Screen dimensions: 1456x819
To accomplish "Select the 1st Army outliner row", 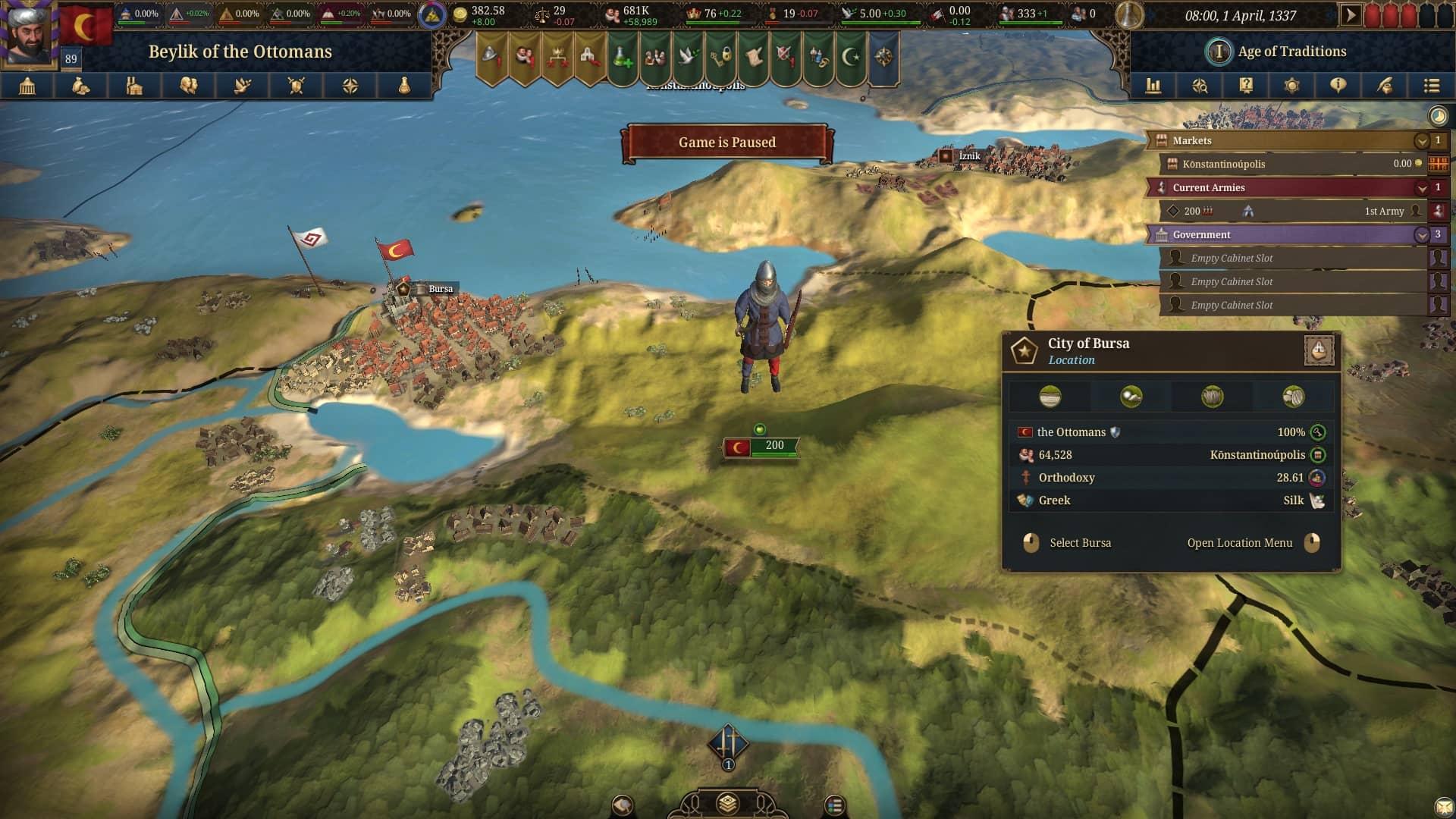I will click(1289, 212).
